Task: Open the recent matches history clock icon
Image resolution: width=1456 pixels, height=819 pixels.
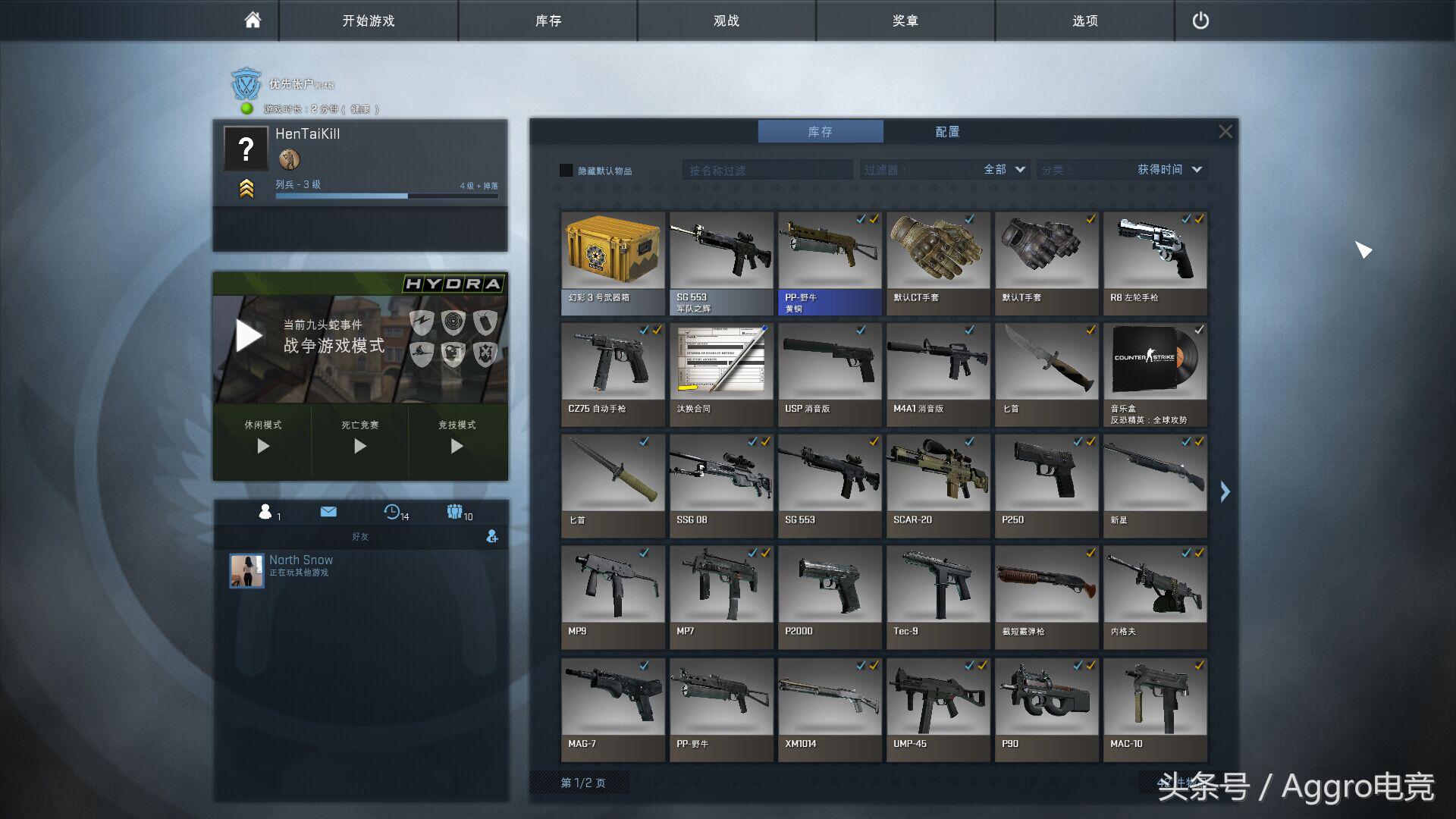Action: point(392,513)
